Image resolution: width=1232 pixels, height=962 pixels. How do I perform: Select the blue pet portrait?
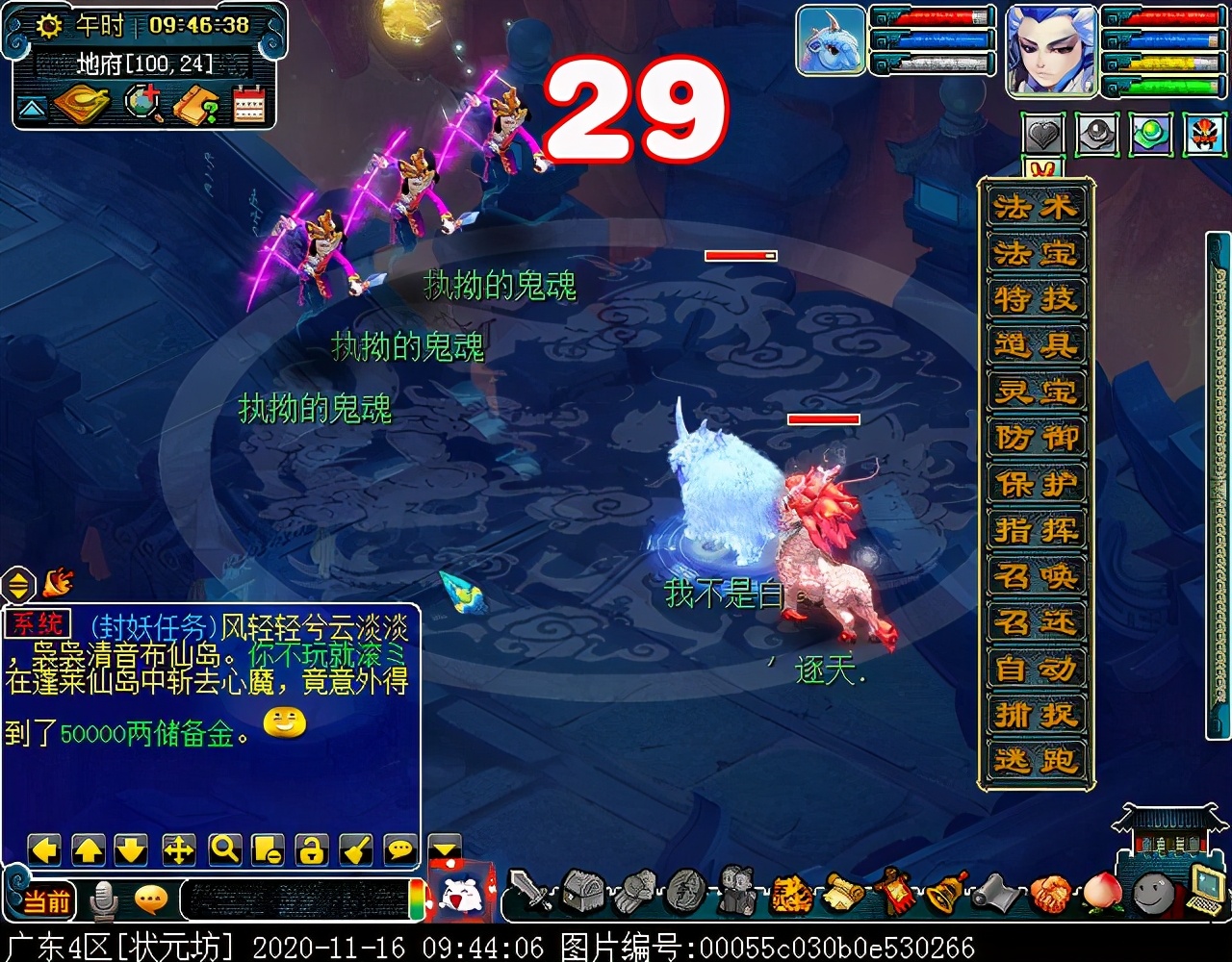point(832,41)
